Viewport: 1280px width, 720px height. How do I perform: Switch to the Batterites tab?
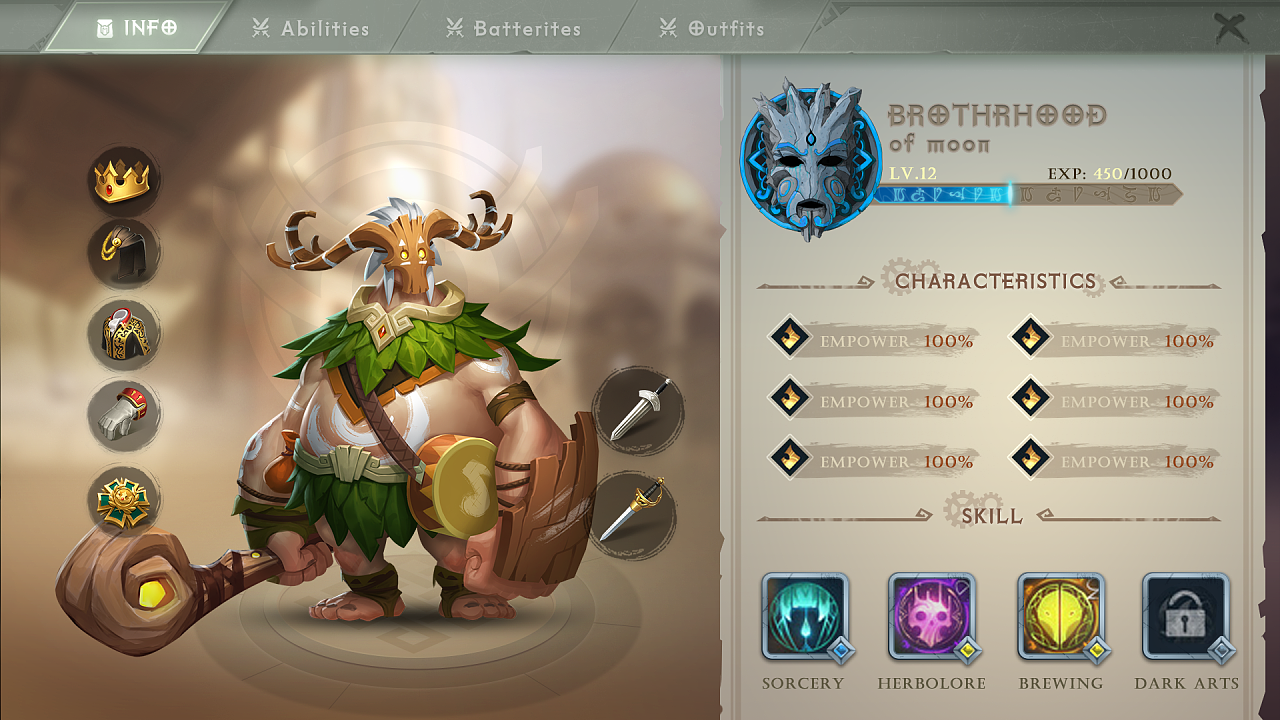(514, 28)
